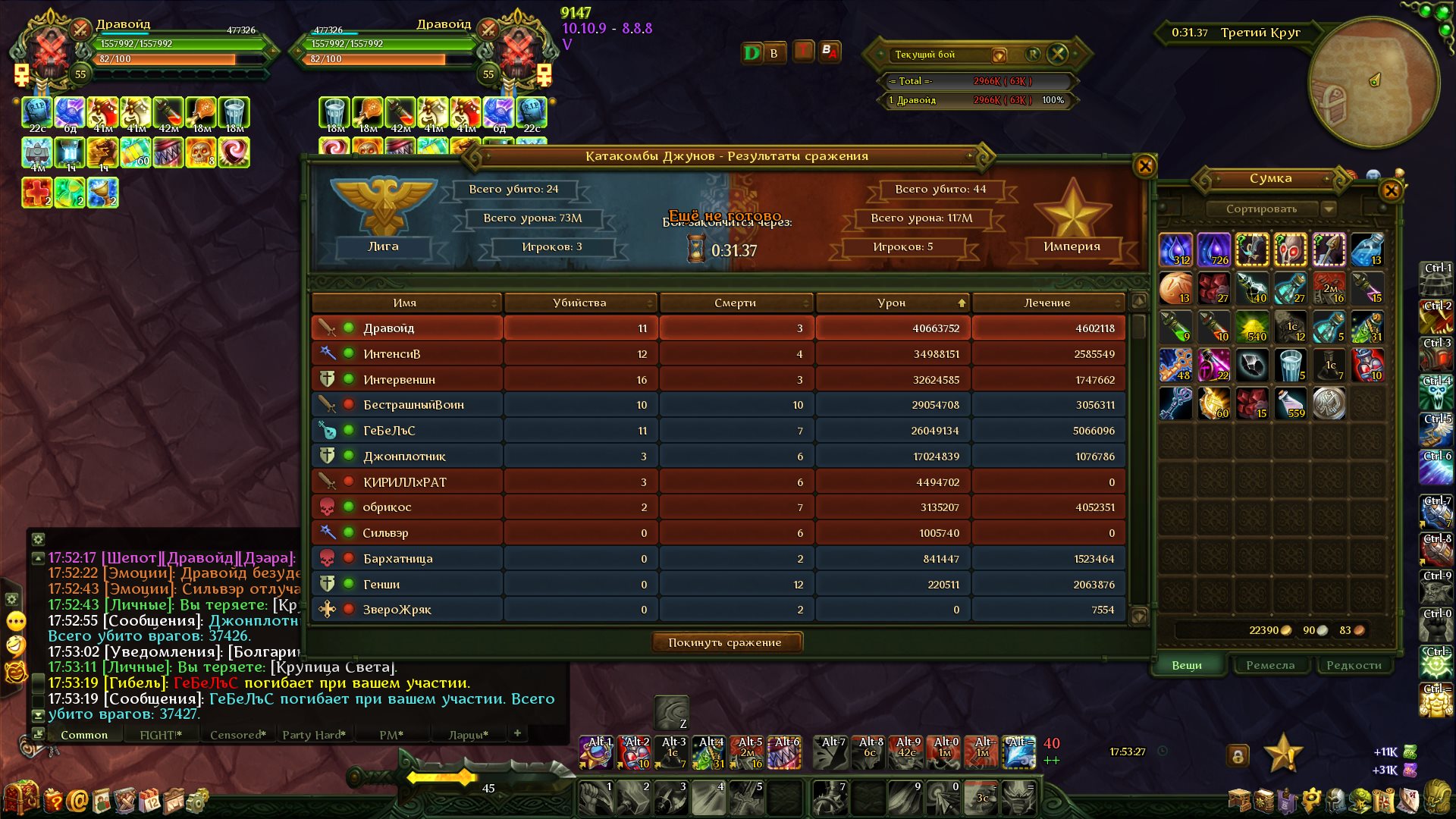Open the FIGHT! chat tab
1456x819 pixels.
pyautogui.click(x=161, y=735)
